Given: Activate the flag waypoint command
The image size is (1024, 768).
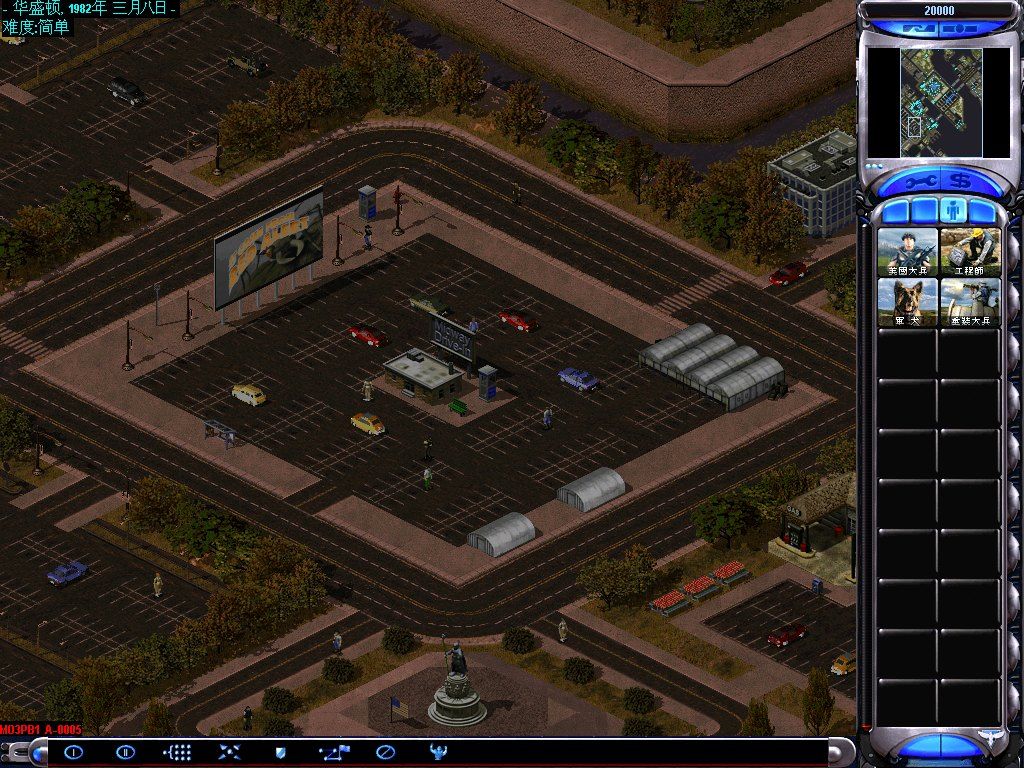Looking at the screenshot, I should [x=333, y=752].
